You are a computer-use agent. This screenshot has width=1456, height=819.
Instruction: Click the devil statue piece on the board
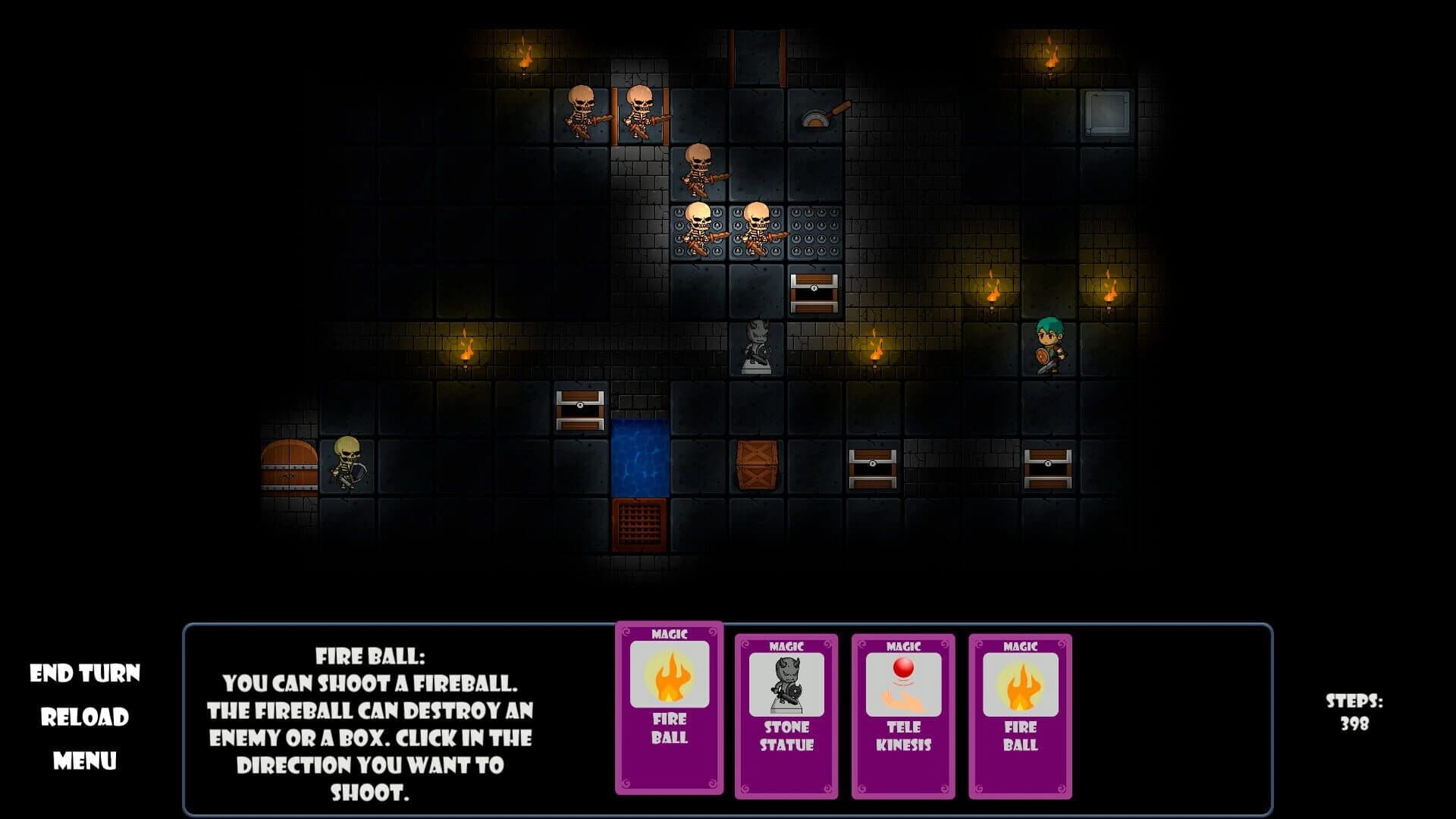756,349
